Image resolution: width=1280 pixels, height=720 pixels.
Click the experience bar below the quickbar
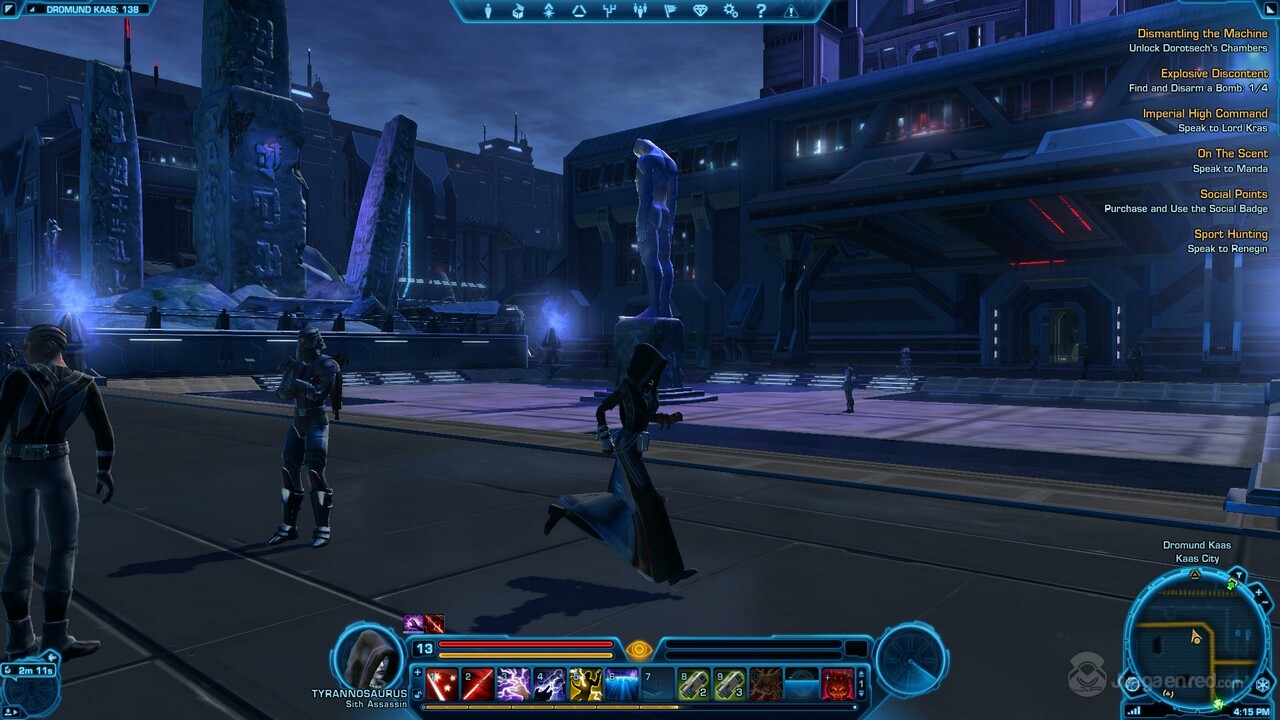tap(640, 707)
